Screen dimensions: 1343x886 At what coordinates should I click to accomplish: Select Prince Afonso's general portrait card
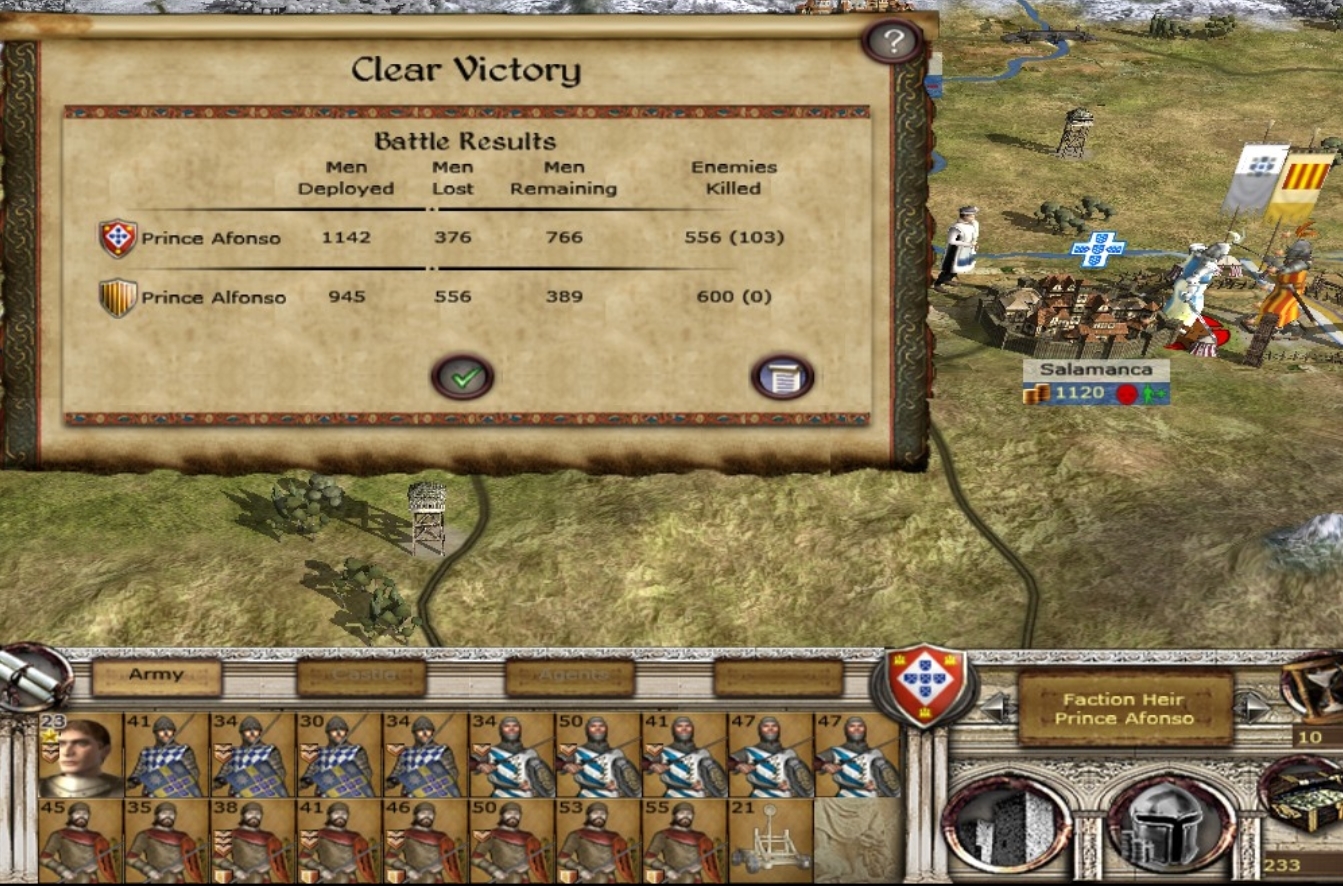[x=81, y=755]
